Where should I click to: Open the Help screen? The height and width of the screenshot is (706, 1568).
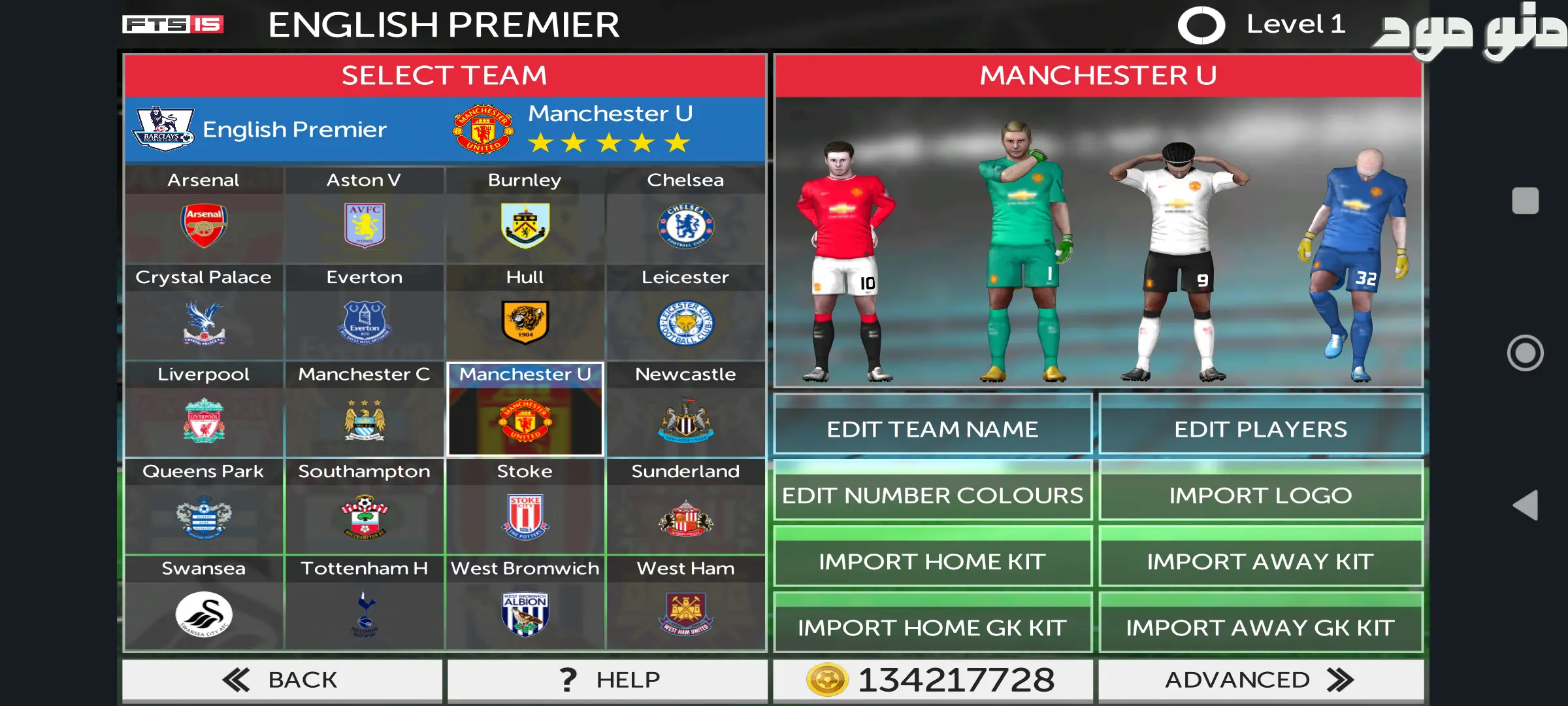tap(608, 680)
